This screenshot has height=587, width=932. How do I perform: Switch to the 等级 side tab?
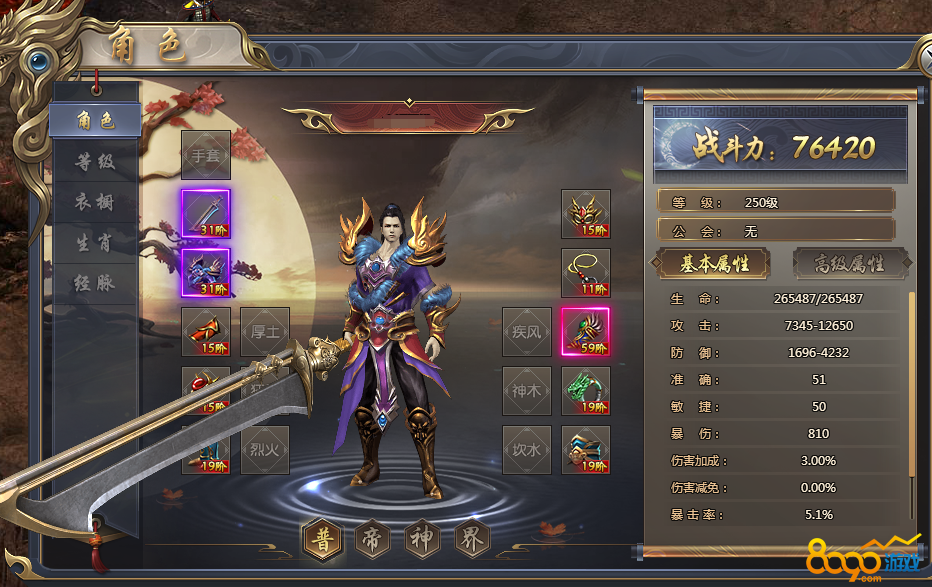[x=96, y=161]
